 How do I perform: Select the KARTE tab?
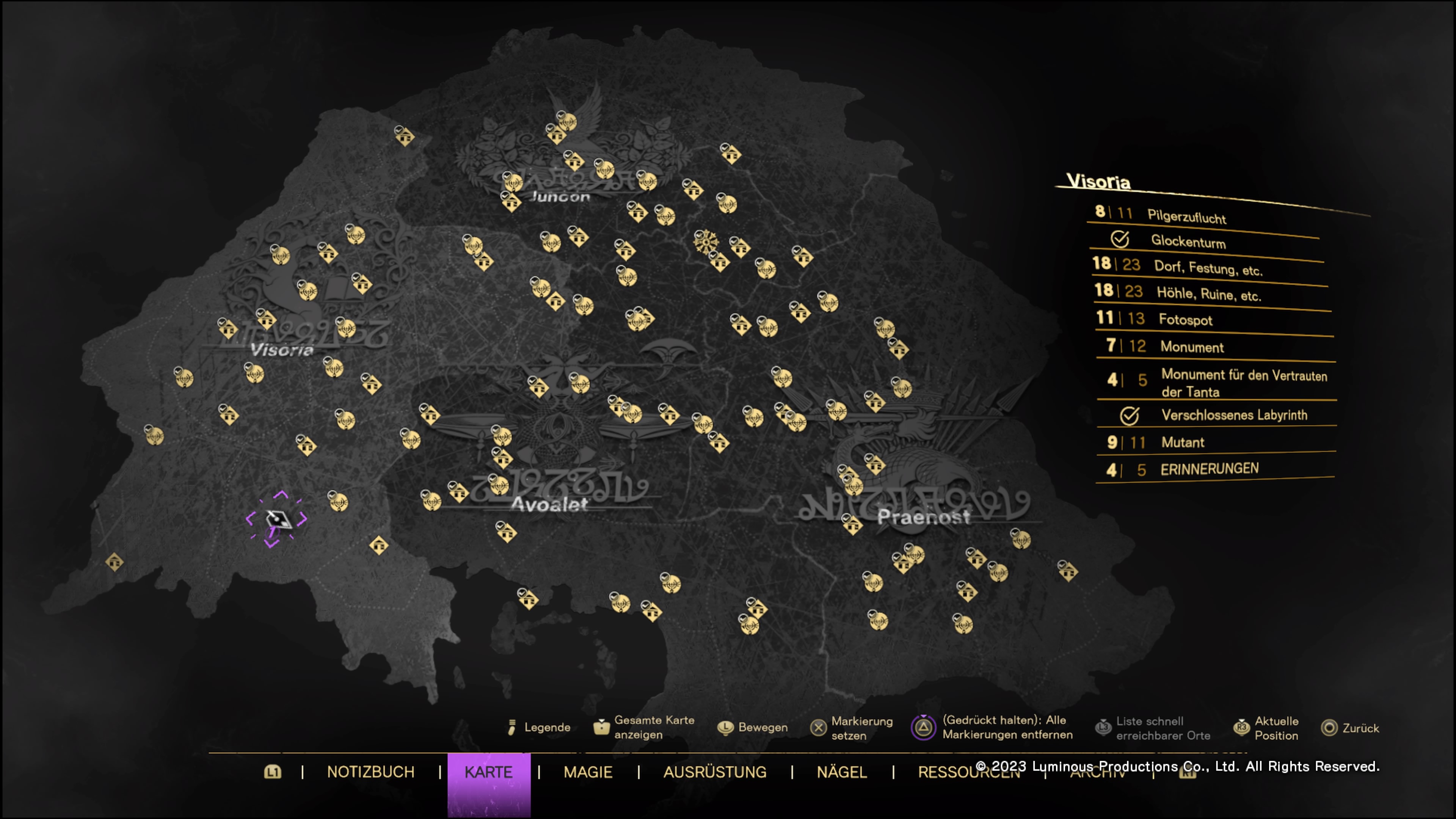(x=488, y=772)
